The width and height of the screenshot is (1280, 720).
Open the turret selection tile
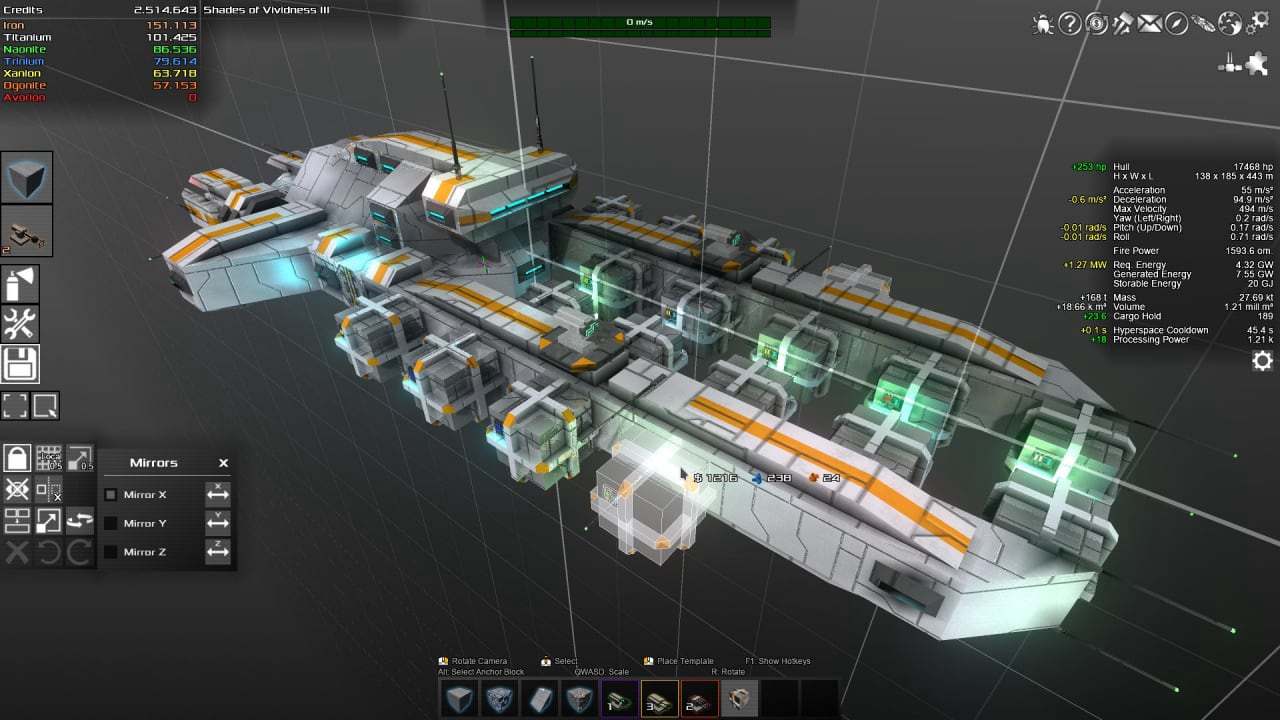26,230
